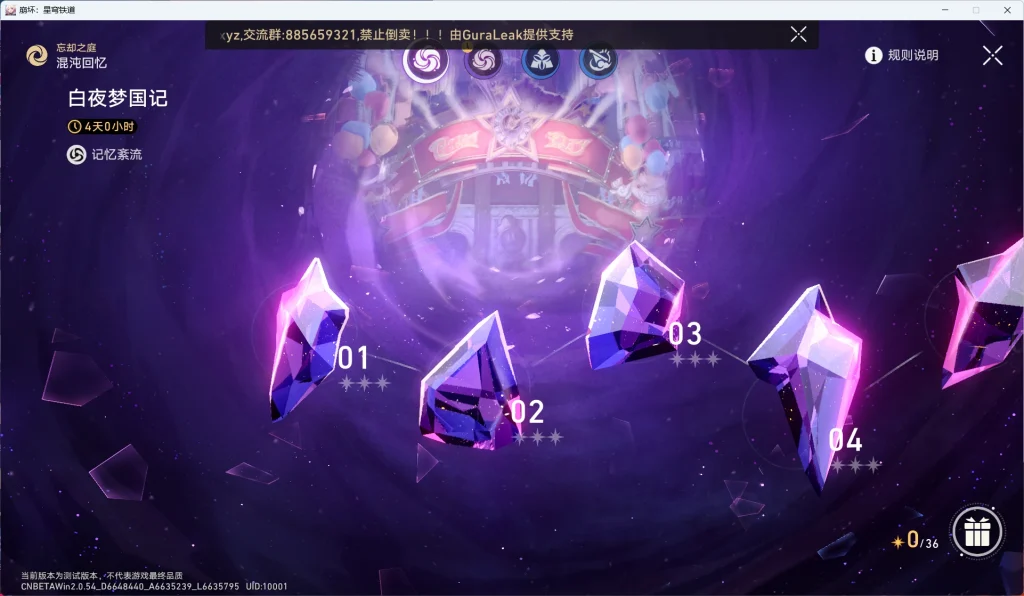The width and height of the screenshot is (1024, 596).
Task: Select stage 01 crystal
Action: [x=308, y=338]
